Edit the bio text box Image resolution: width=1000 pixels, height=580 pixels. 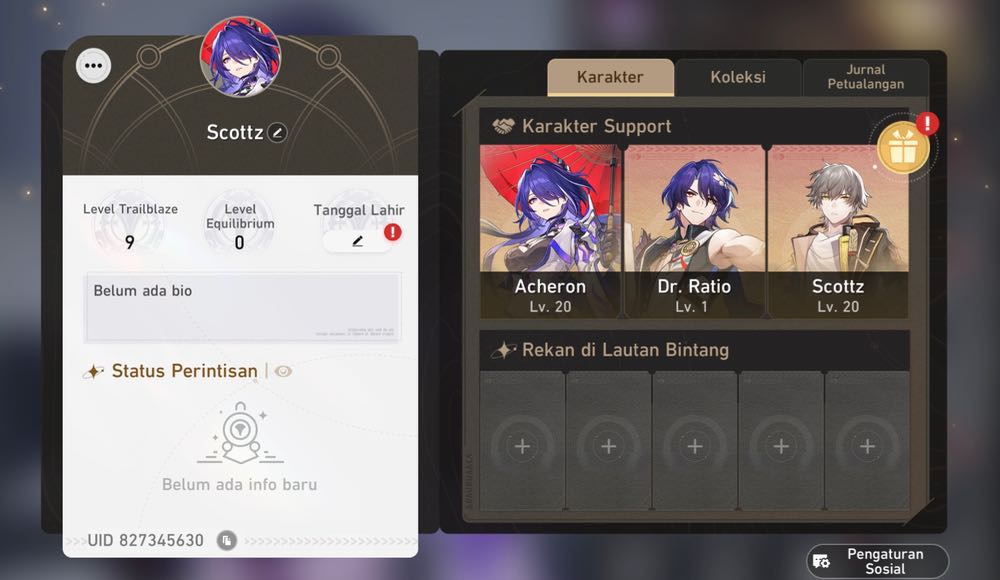[243, 307]
